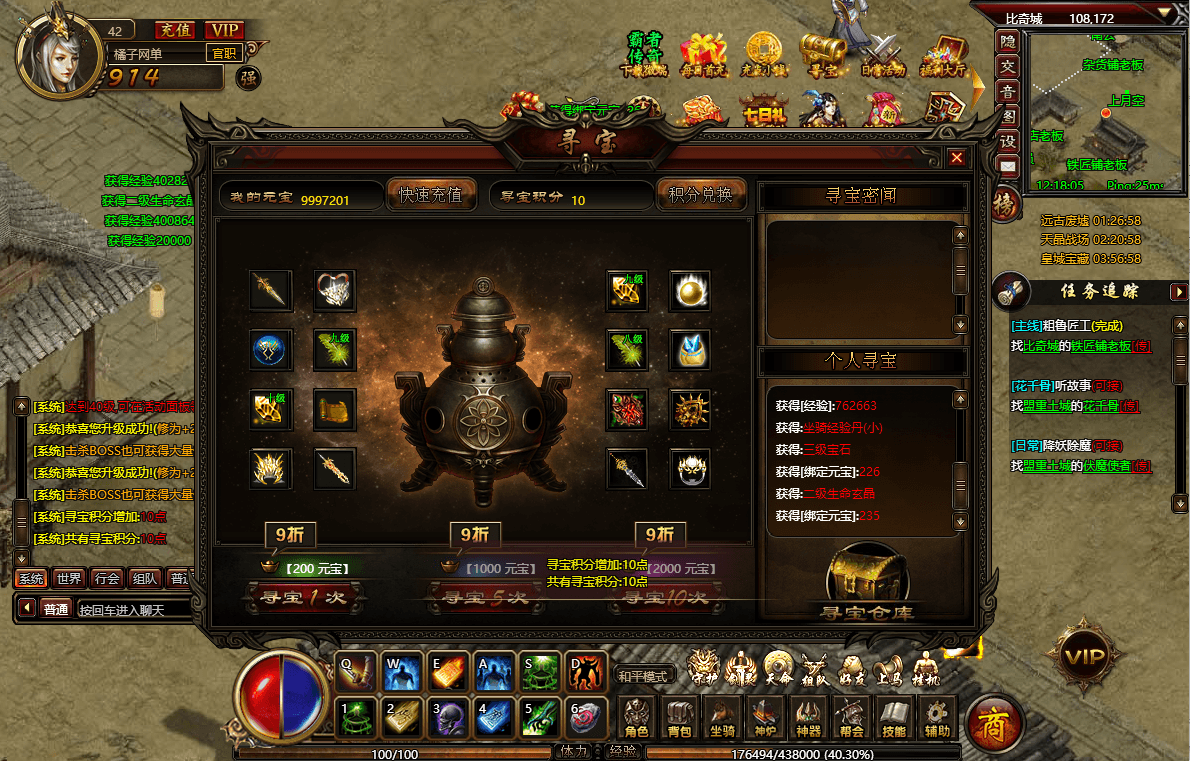Open the 商 shop round button
Image resolution: width=1190 pixels, height=761 pixels.
(994, 722)
